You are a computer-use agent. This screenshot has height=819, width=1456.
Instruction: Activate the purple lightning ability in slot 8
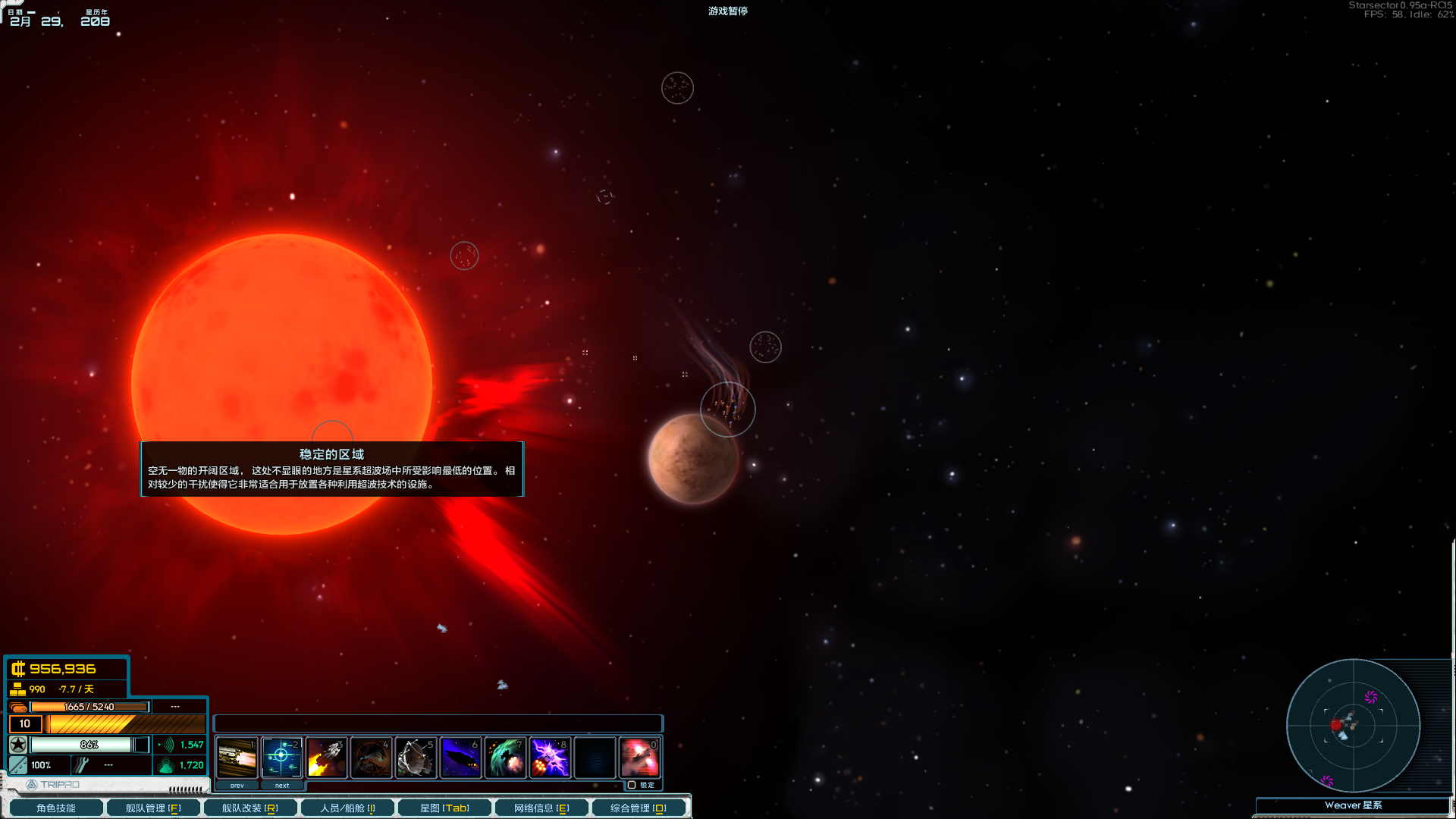tap(550, 757)
